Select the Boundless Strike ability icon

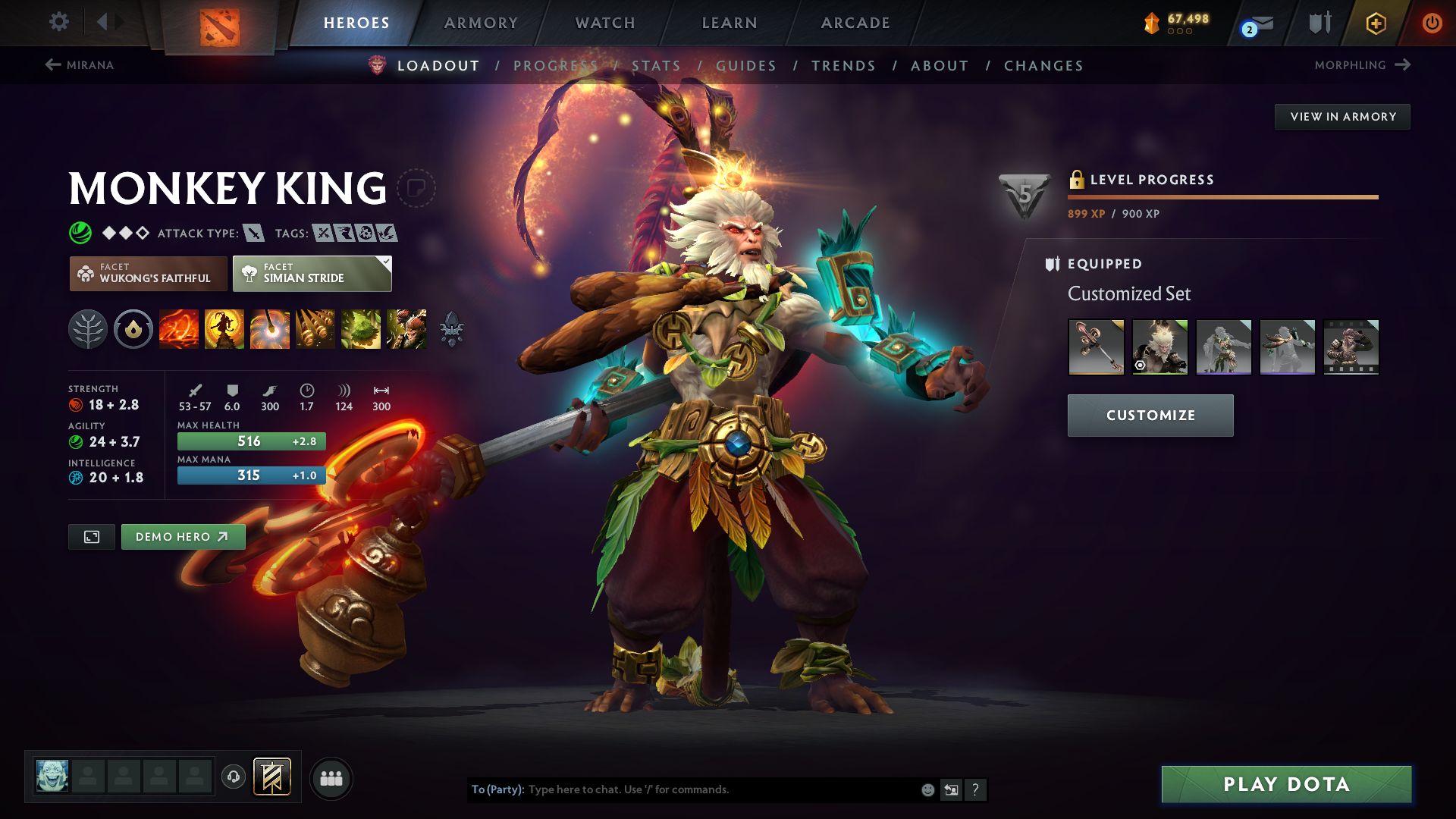point(179,328)
